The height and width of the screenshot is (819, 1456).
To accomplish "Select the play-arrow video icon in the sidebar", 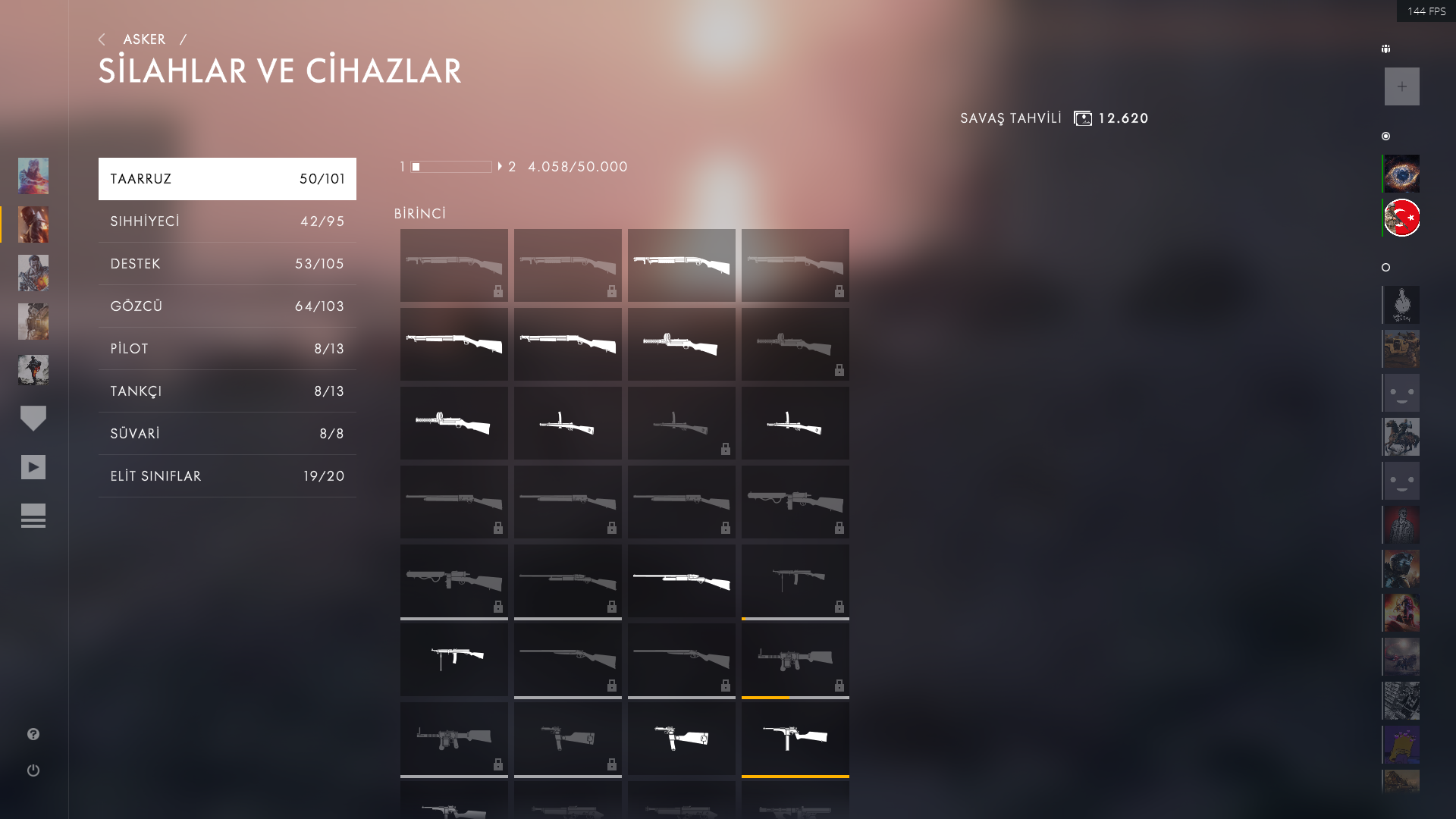I will [x=33, y=467].
